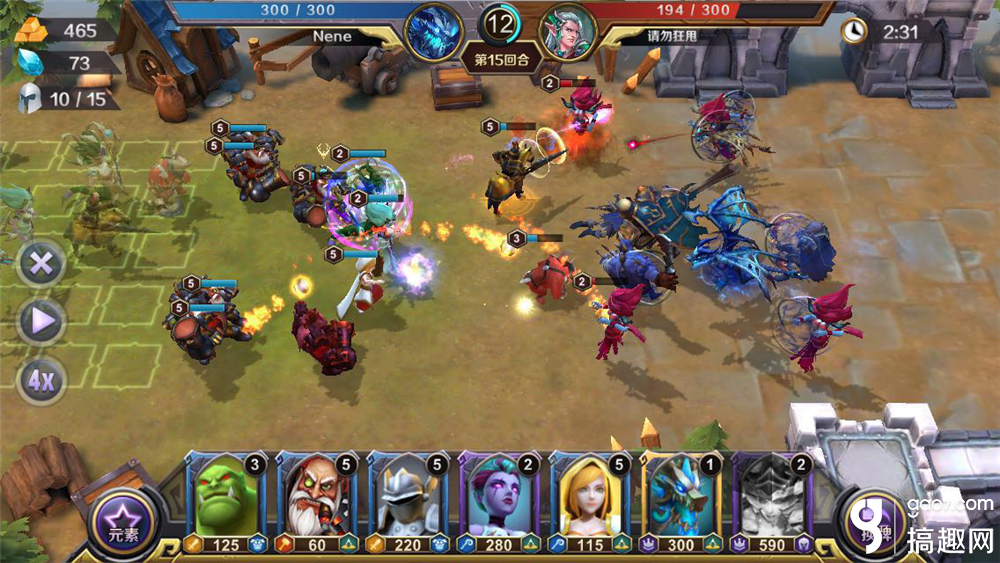Select the blue dragon card costing 300

(681, 500)
